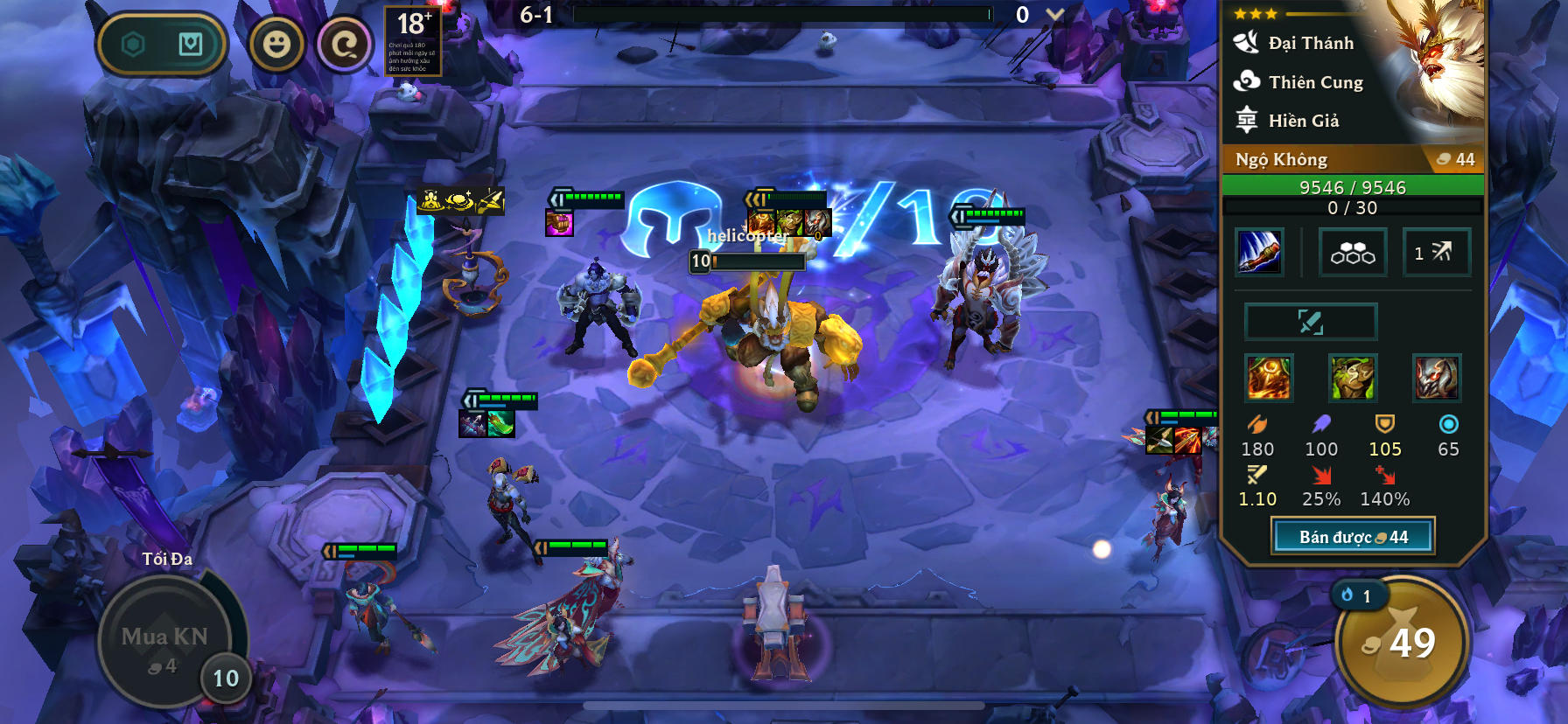Open the movement indicator showing 1

click(1438, 252)
